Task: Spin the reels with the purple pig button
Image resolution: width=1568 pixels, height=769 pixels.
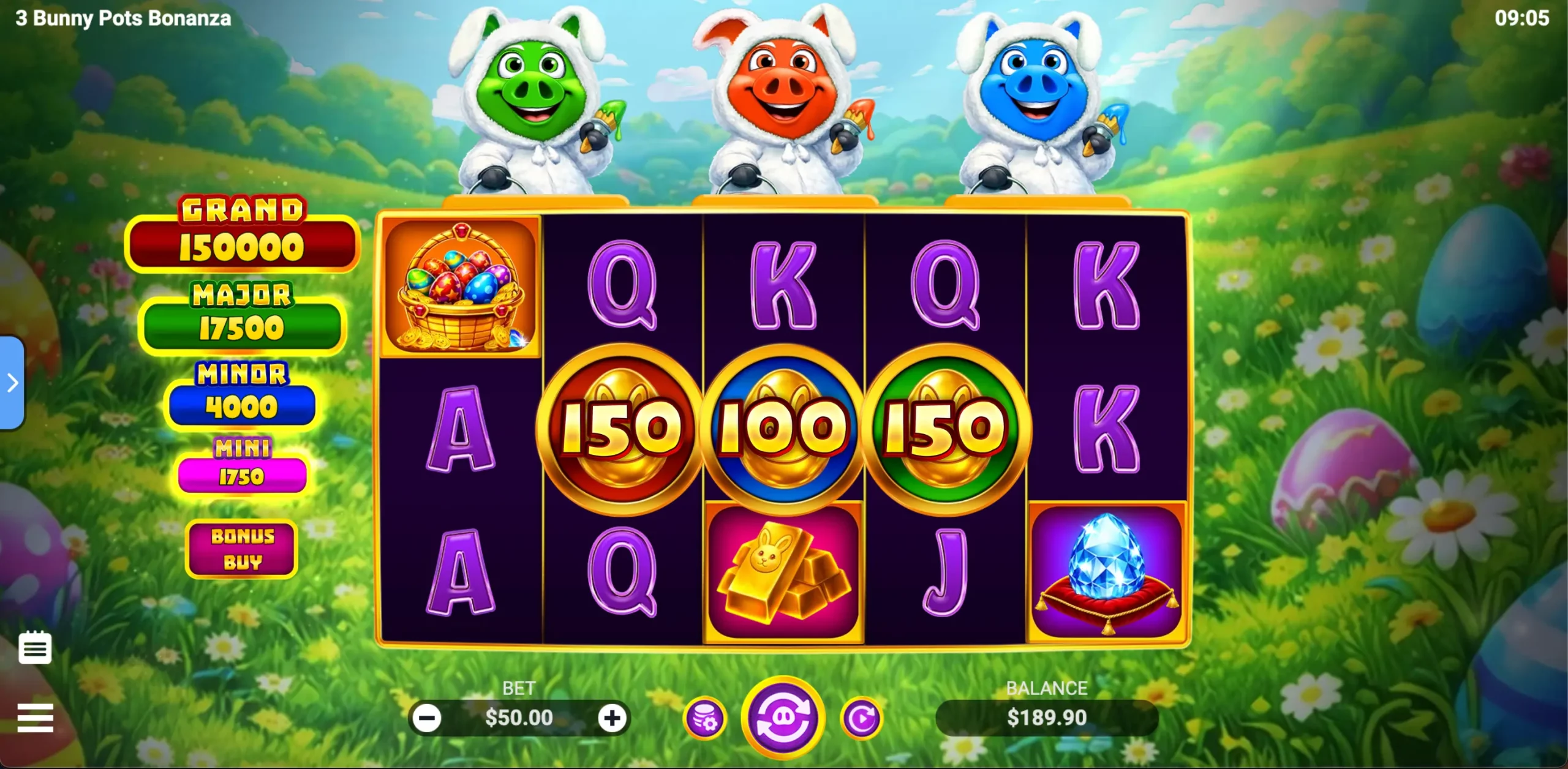Action: (783, 718)
